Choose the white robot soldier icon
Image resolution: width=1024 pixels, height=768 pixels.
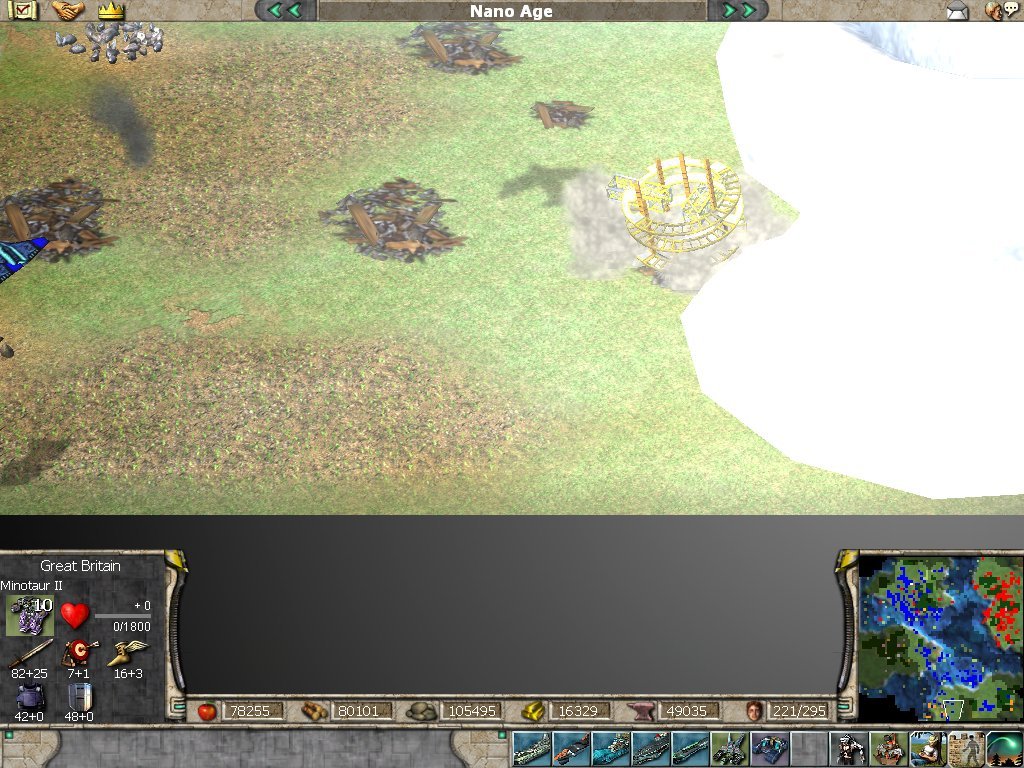(849, 748)
